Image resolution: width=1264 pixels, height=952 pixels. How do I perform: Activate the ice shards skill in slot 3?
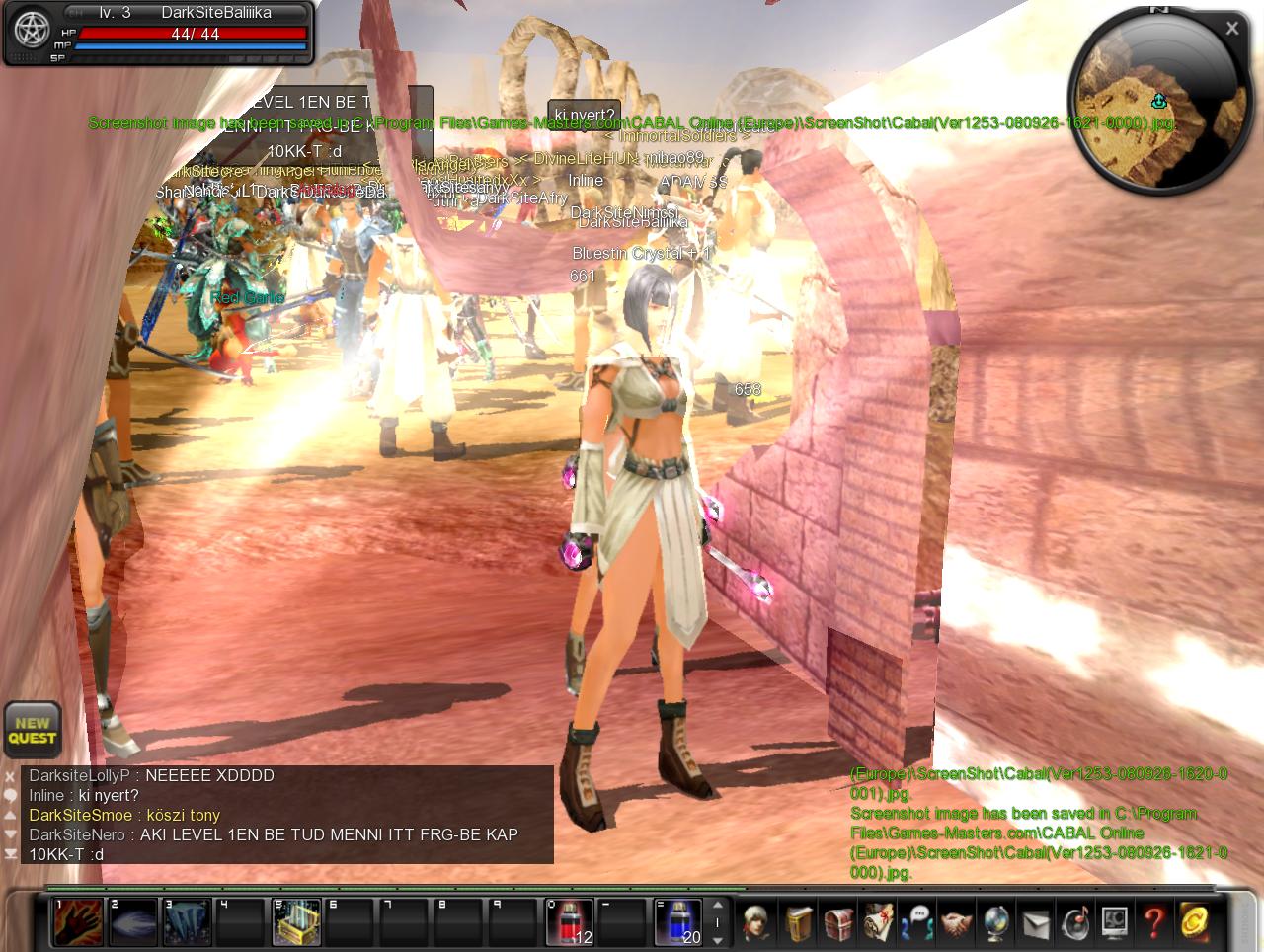click(187, 922)
